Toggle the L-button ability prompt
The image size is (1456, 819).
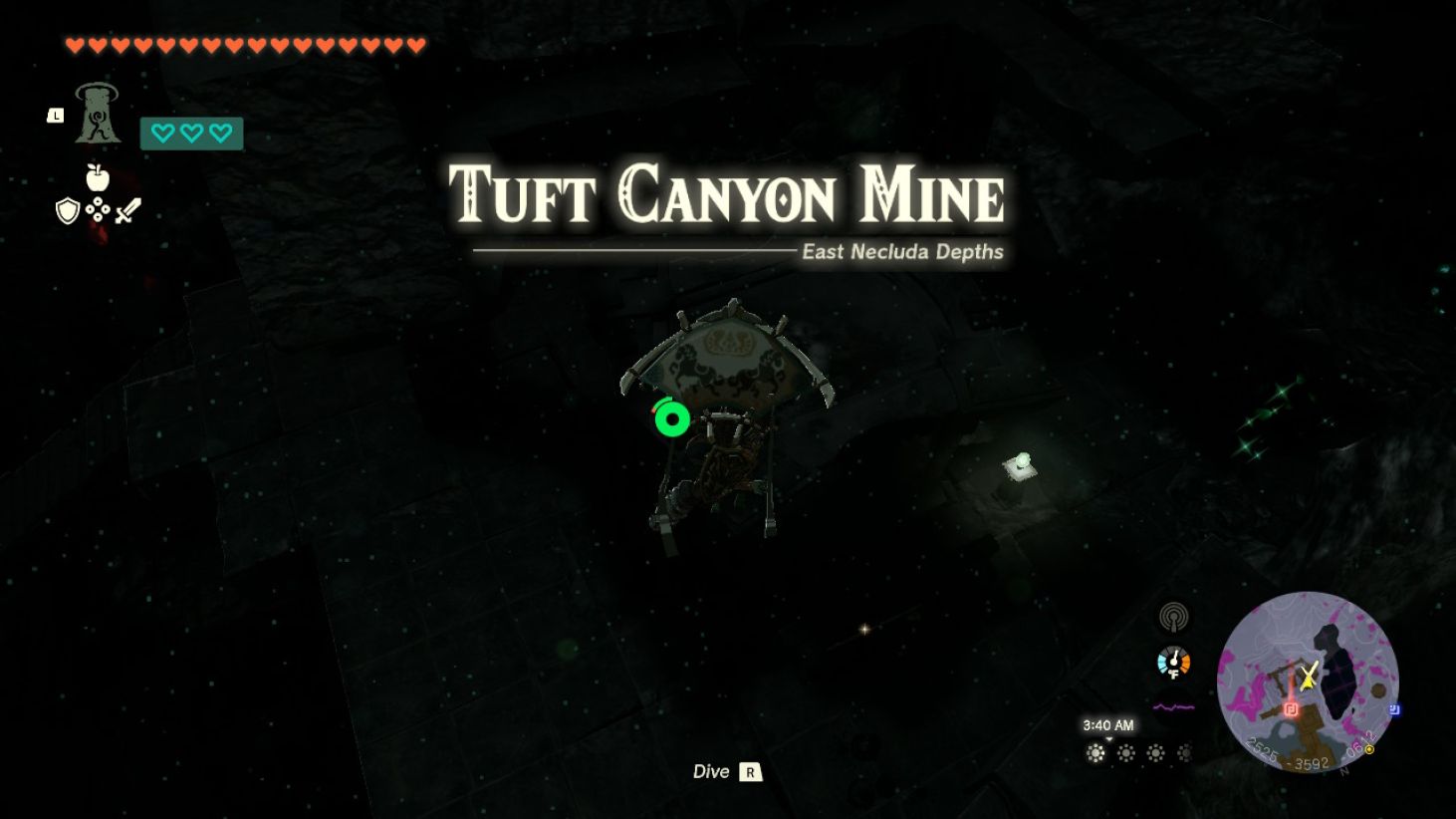tap(56, 116)
